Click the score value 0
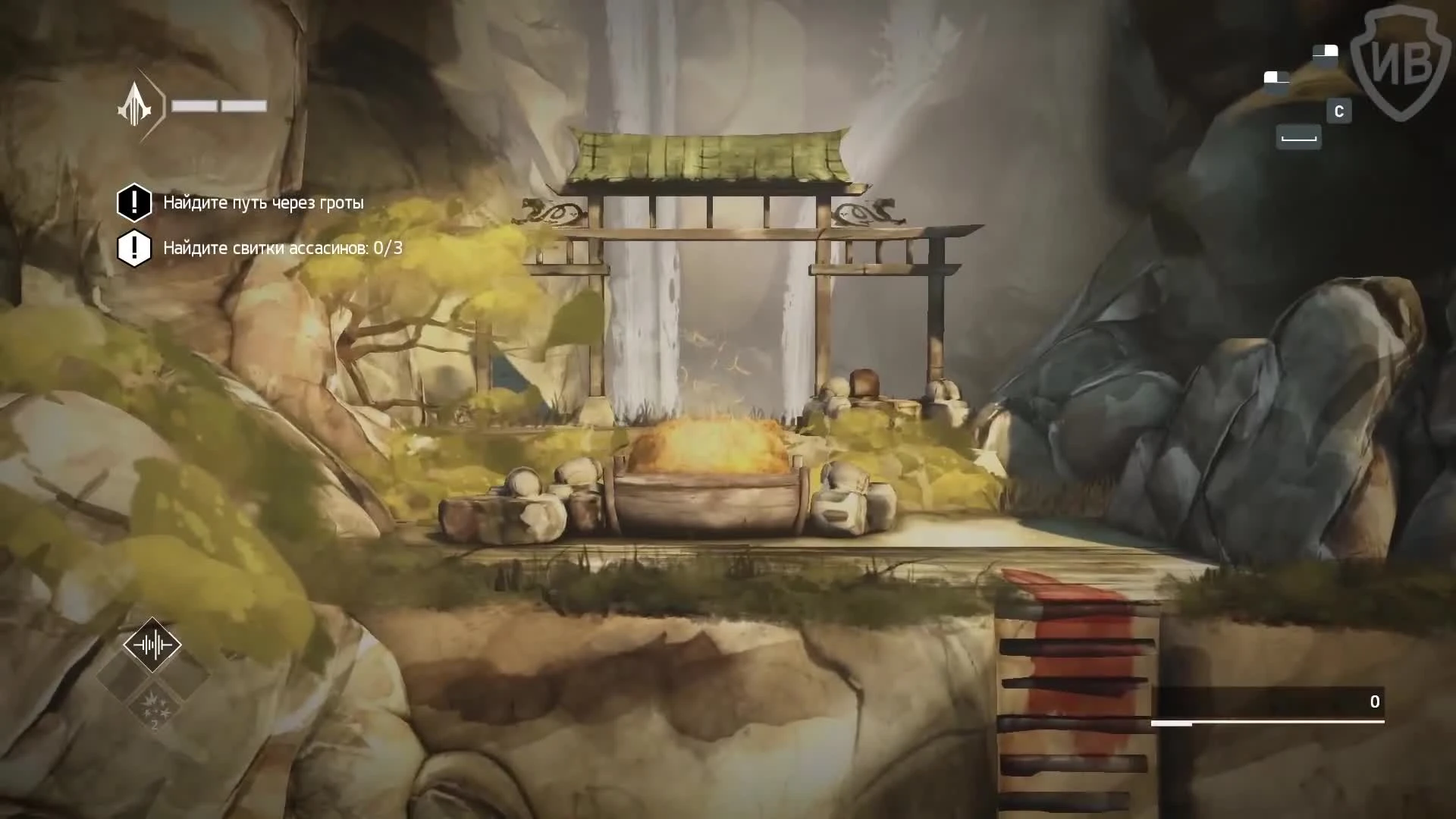Viewport: 1456px width, 819px height. pyautogui.click(x=1376, y=702)
